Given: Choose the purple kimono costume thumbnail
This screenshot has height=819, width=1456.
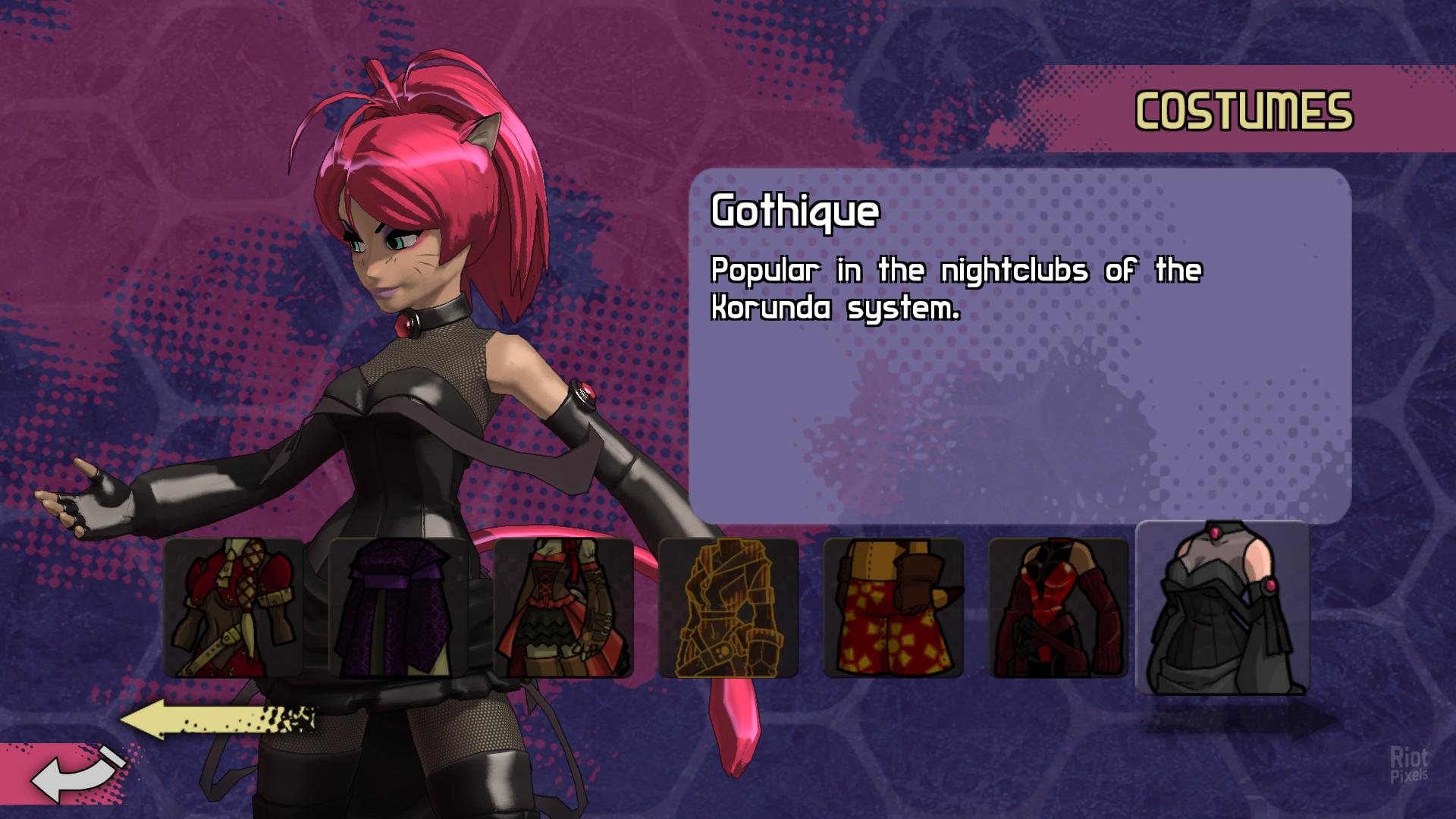Looking at the screenshot, I should click(399, 607).
